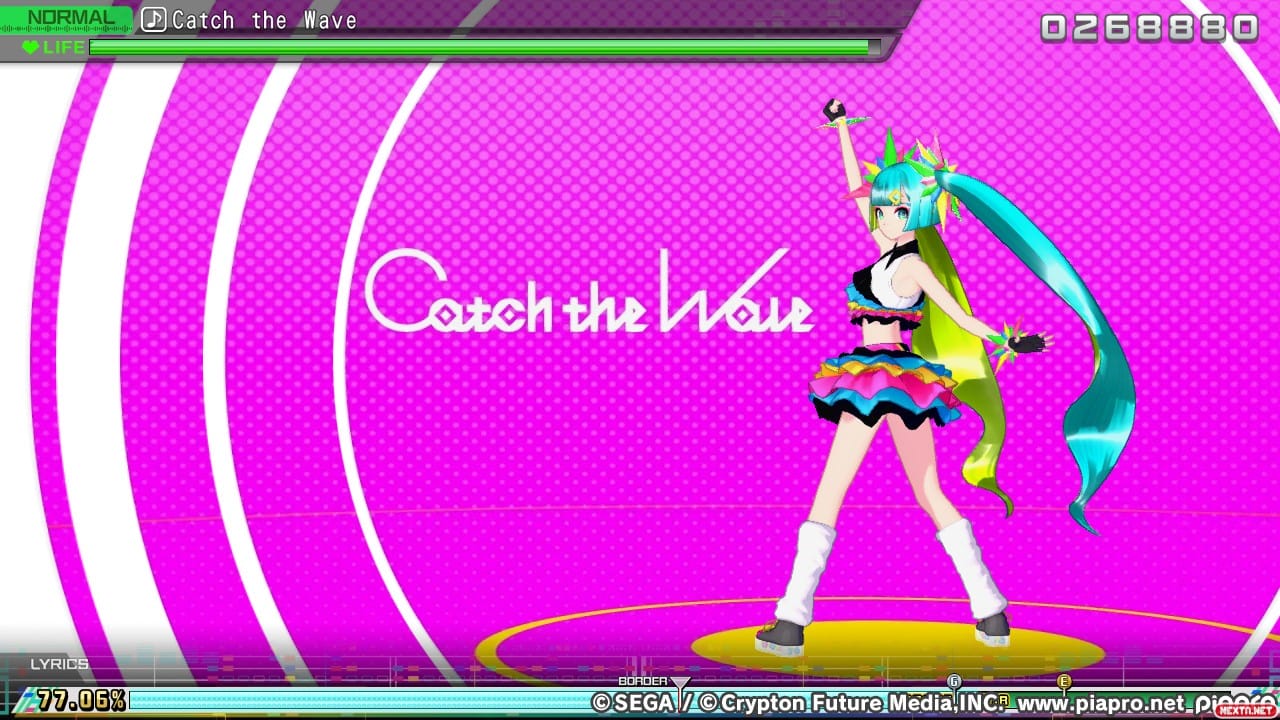Click the music note icon beside the song title
This screenshot has width=1280, height=720.
154,20
